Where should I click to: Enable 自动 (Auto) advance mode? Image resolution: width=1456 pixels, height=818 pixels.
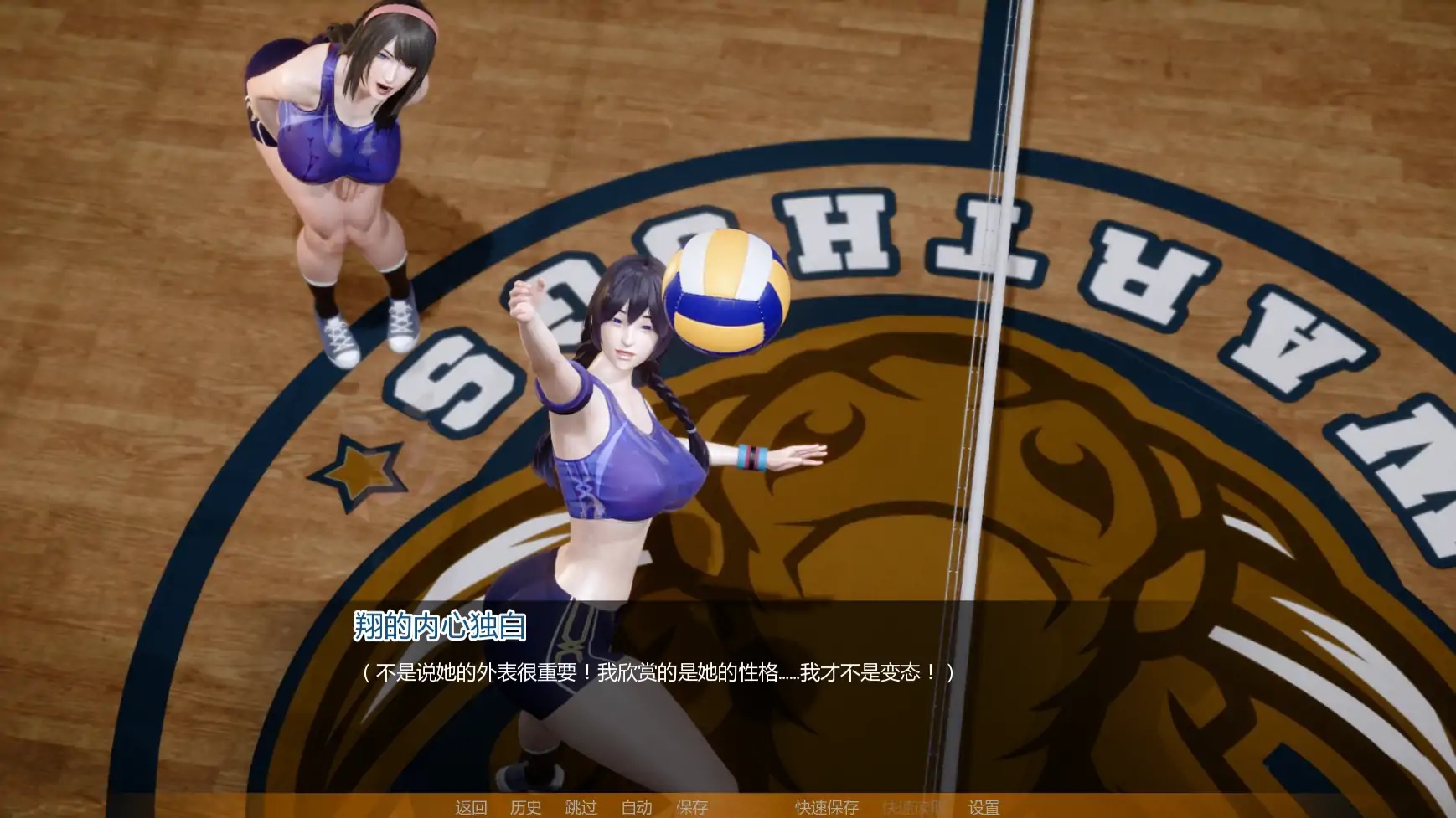coord(638,808)
